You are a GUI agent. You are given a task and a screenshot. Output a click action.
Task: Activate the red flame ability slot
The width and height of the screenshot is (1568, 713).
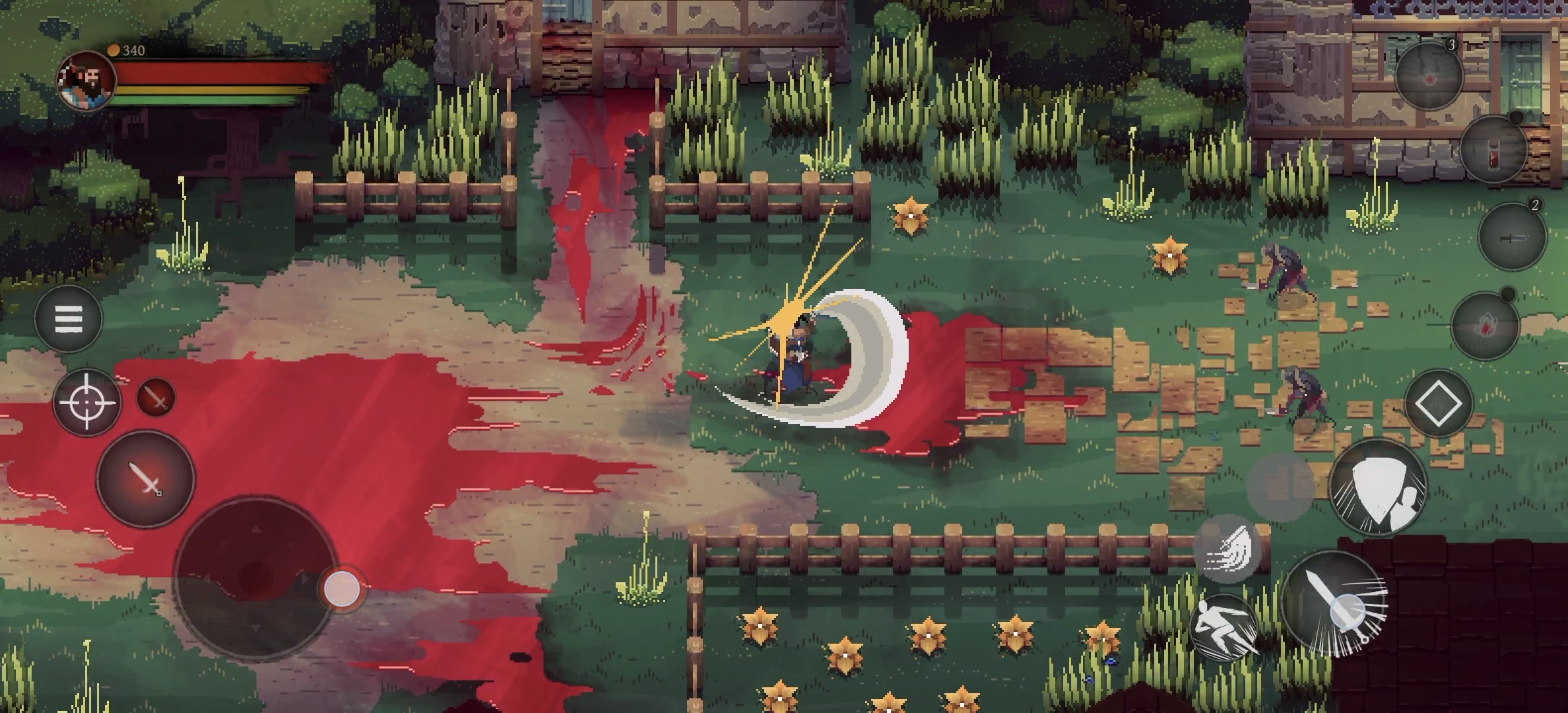[x=1486, y=325]
